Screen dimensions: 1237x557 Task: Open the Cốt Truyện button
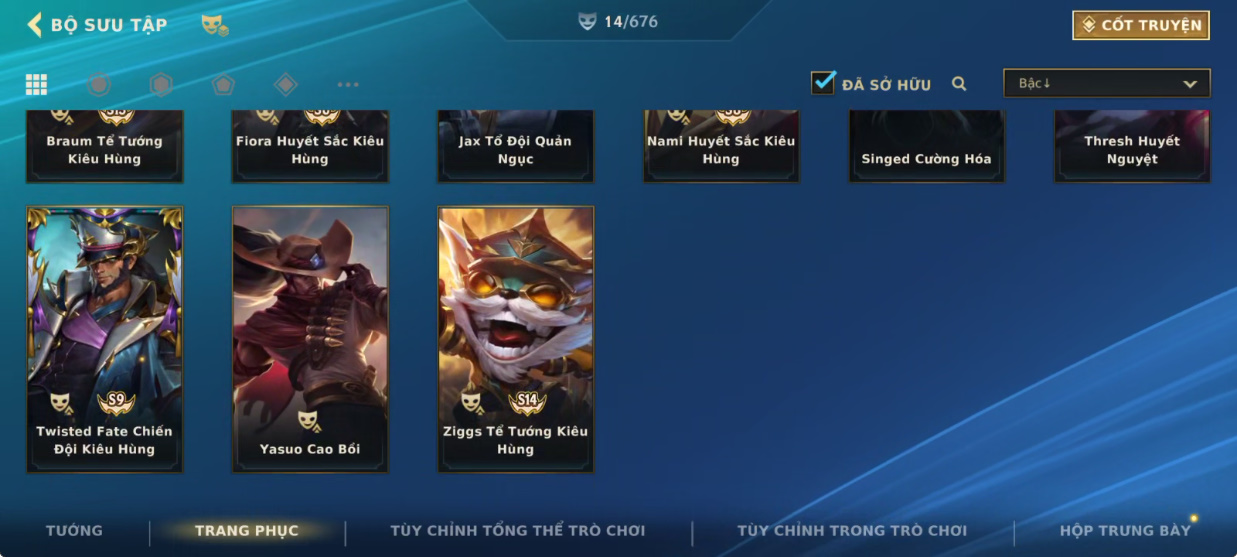pyautogui.click(x=1141, y=25)
